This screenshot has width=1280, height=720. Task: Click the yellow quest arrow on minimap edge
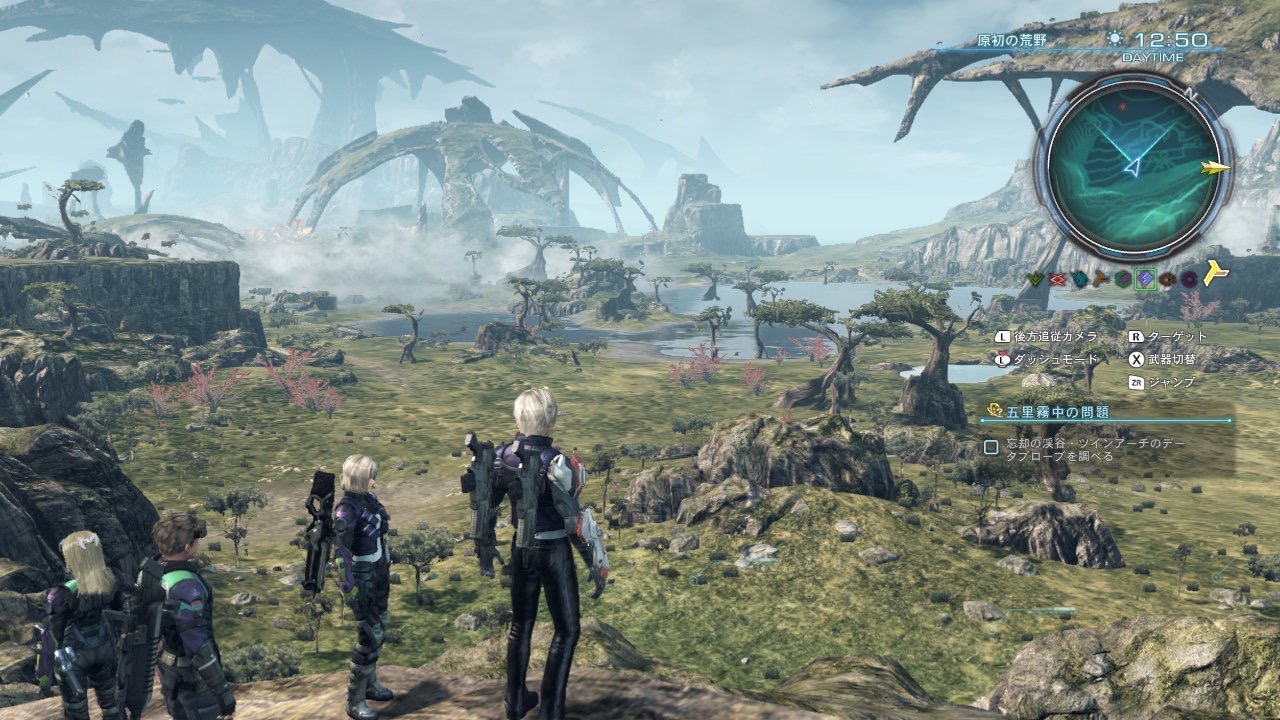1217,167
